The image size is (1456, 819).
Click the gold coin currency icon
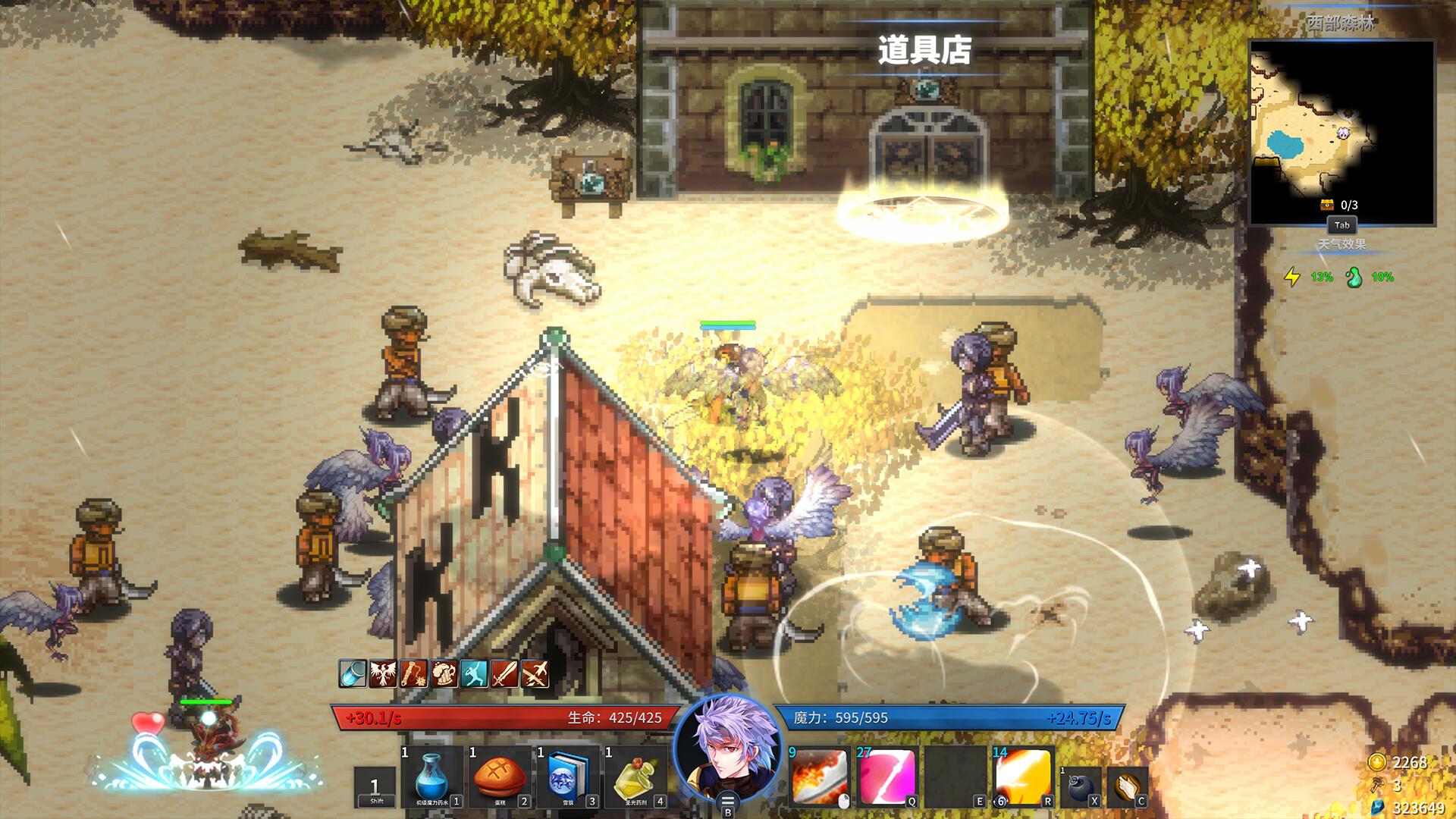point(1376,762)
